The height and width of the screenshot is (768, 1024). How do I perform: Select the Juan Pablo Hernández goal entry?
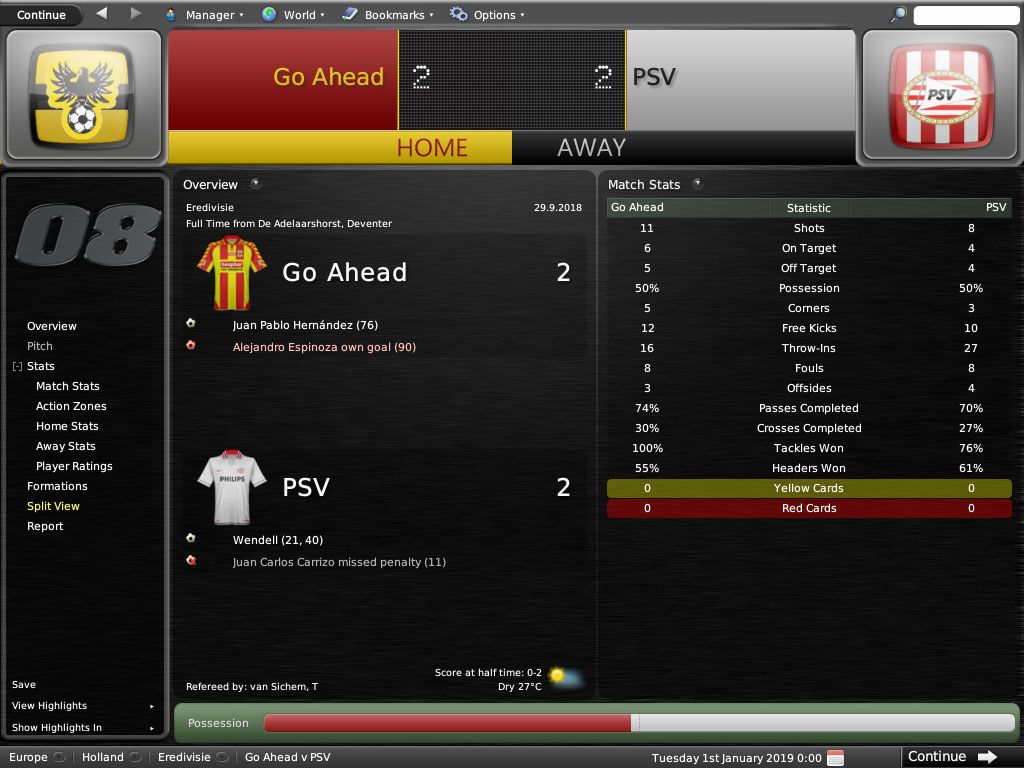click(x=305, y=325)
